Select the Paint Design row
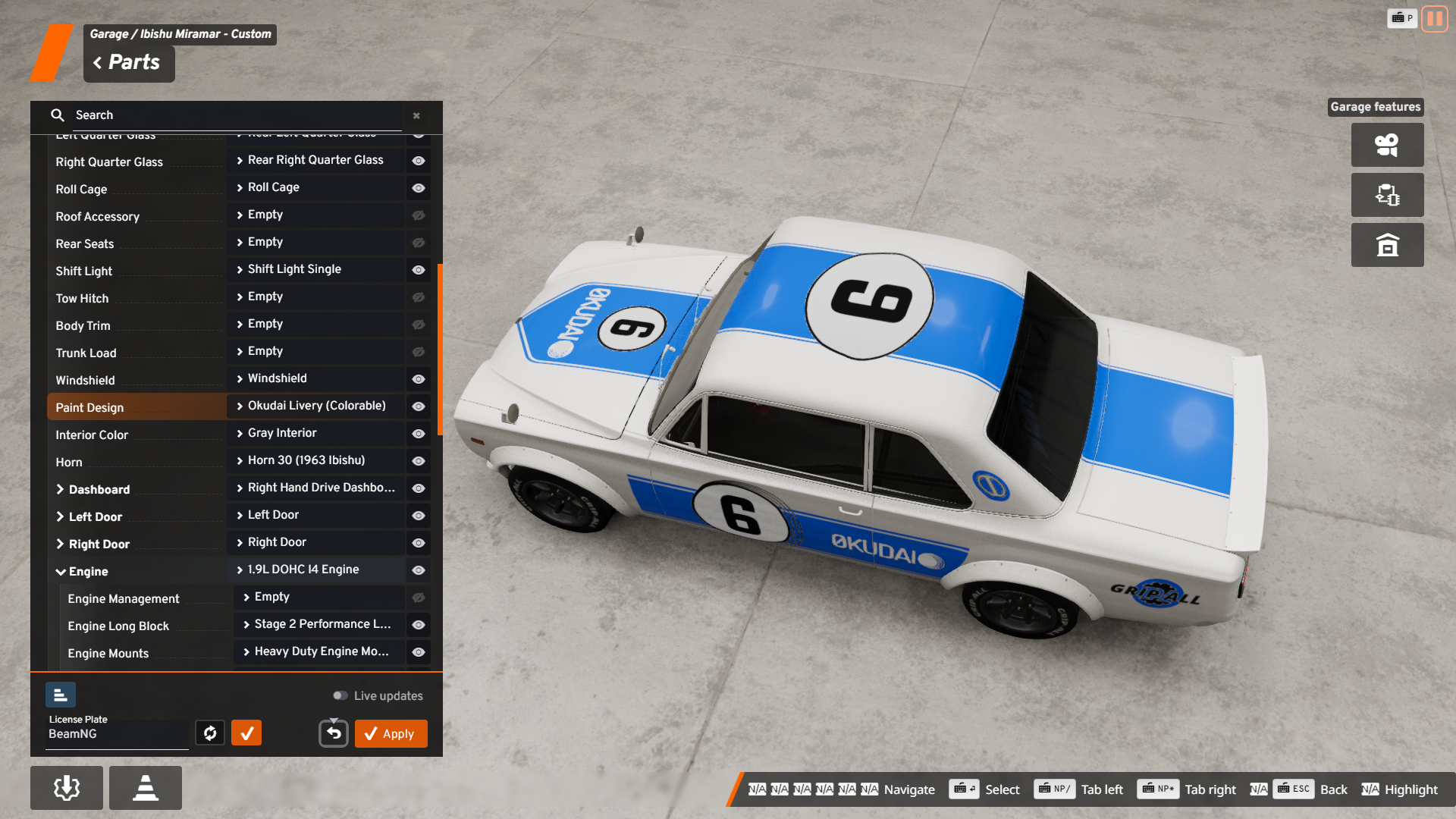Image resolution: width=1456 pixels, height=819 pixels. pyautogui.click(x=136, y=407)
